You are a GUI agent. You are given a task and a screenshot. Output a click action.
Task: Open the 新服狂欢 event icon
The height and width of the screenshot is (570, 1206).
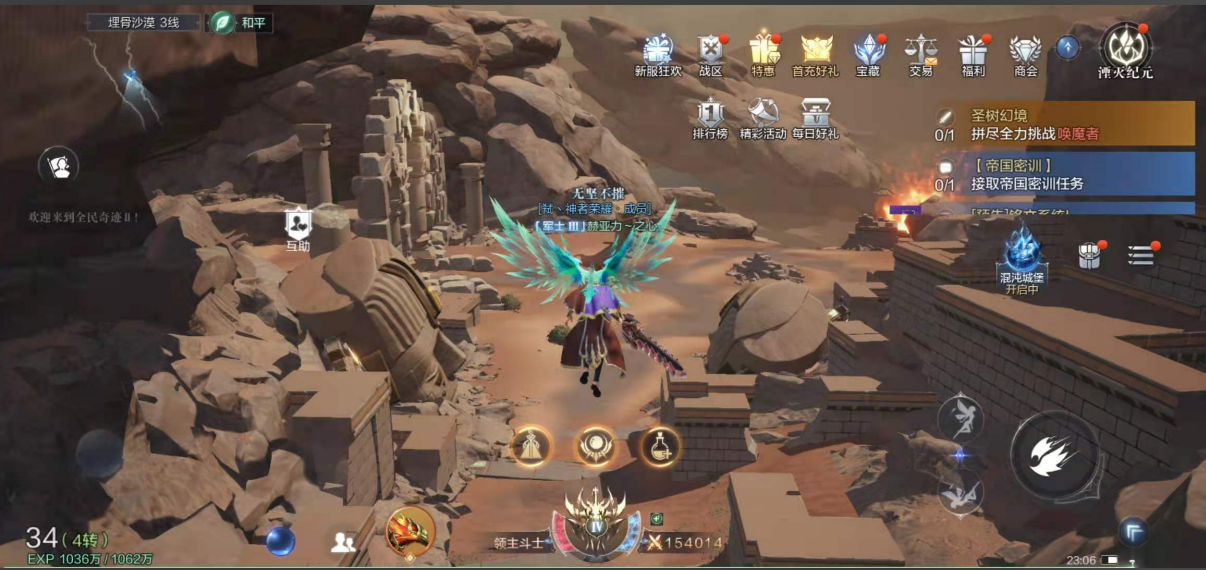tap(657, 52)
